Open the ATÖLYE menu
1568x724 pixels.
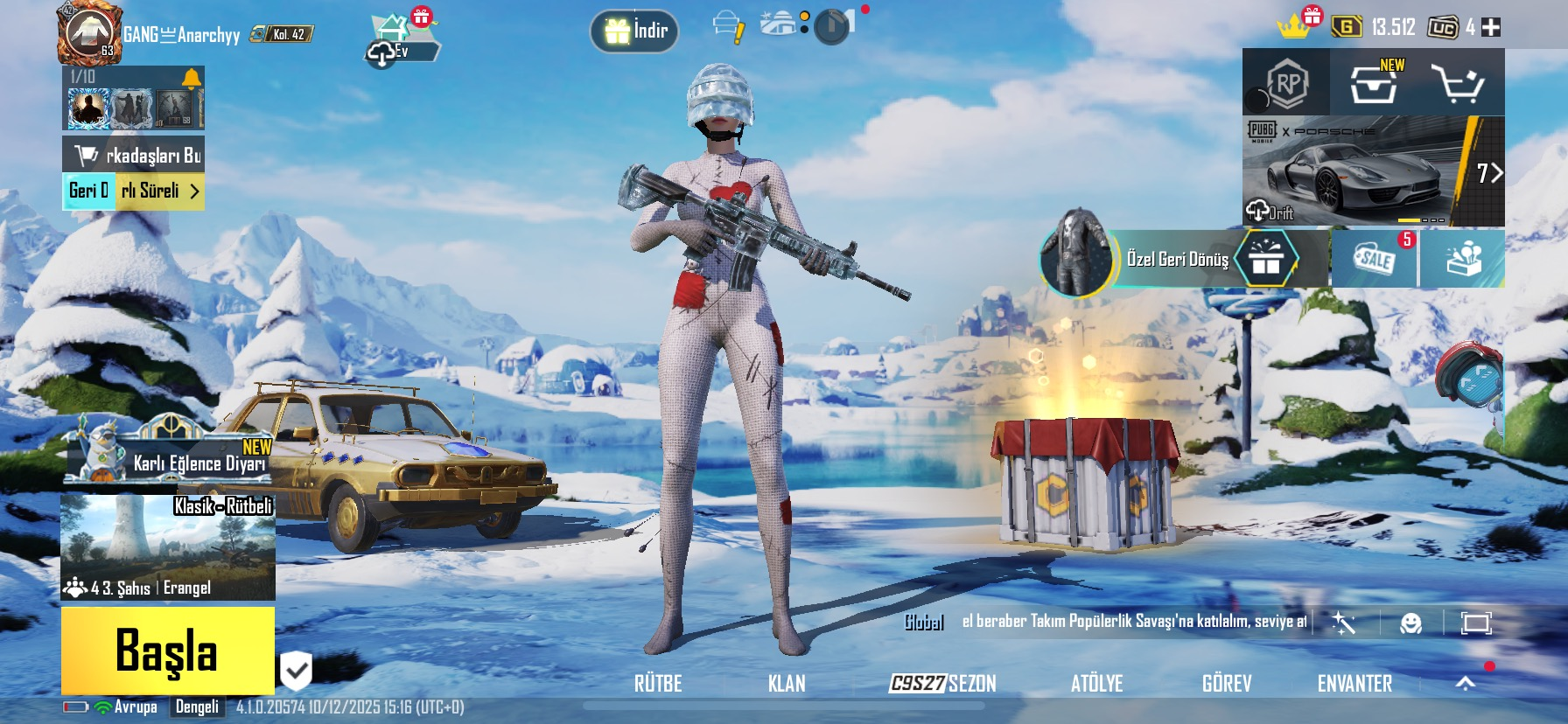[1096, 684]
